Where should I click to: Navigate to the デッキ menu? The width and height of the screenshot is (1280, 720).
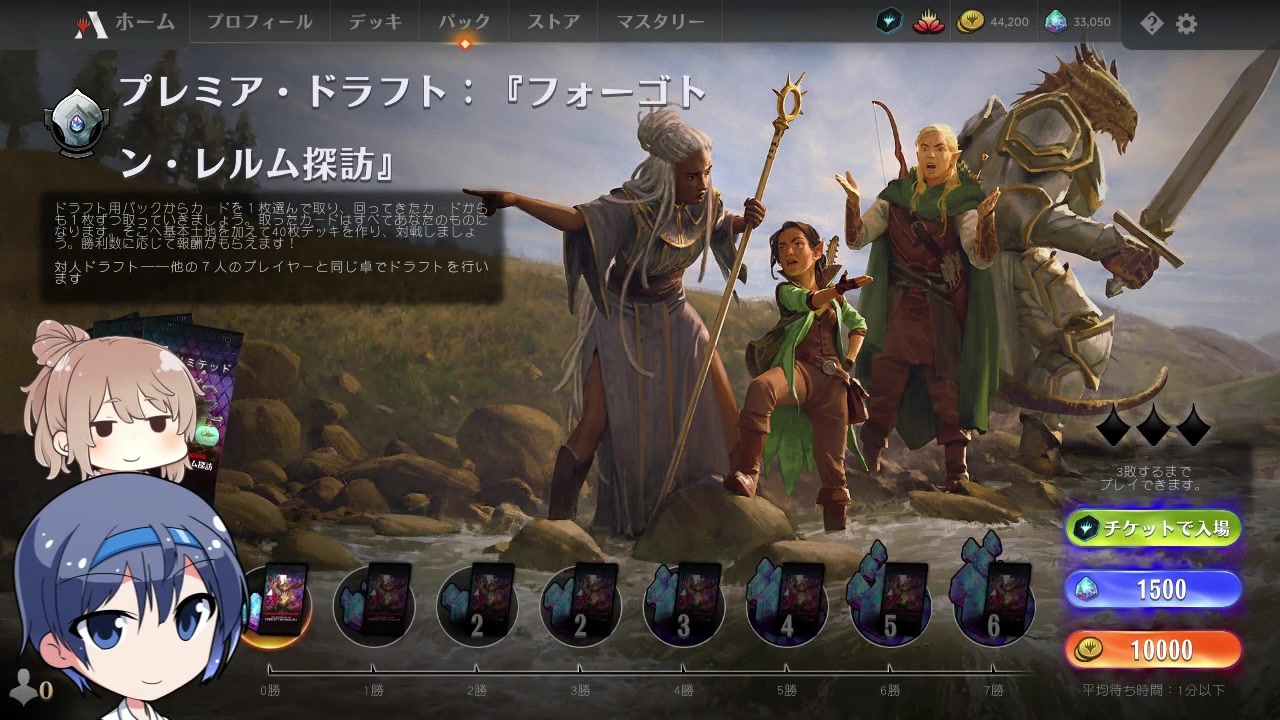point(374,18)
